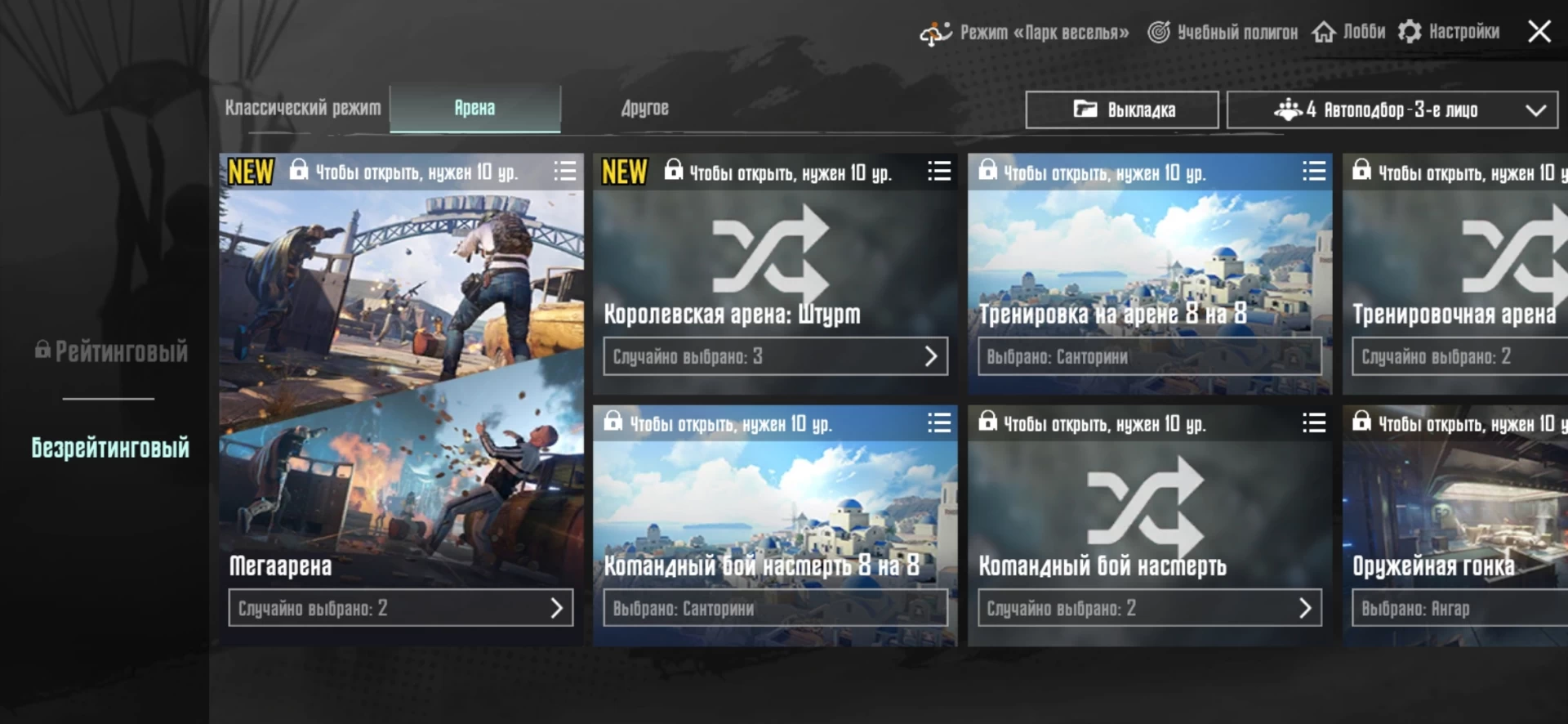This screenshot has width=1568, height=724.
Task: Select Режим «Парк веселья» mode
Action: [x=1025, y=33]
